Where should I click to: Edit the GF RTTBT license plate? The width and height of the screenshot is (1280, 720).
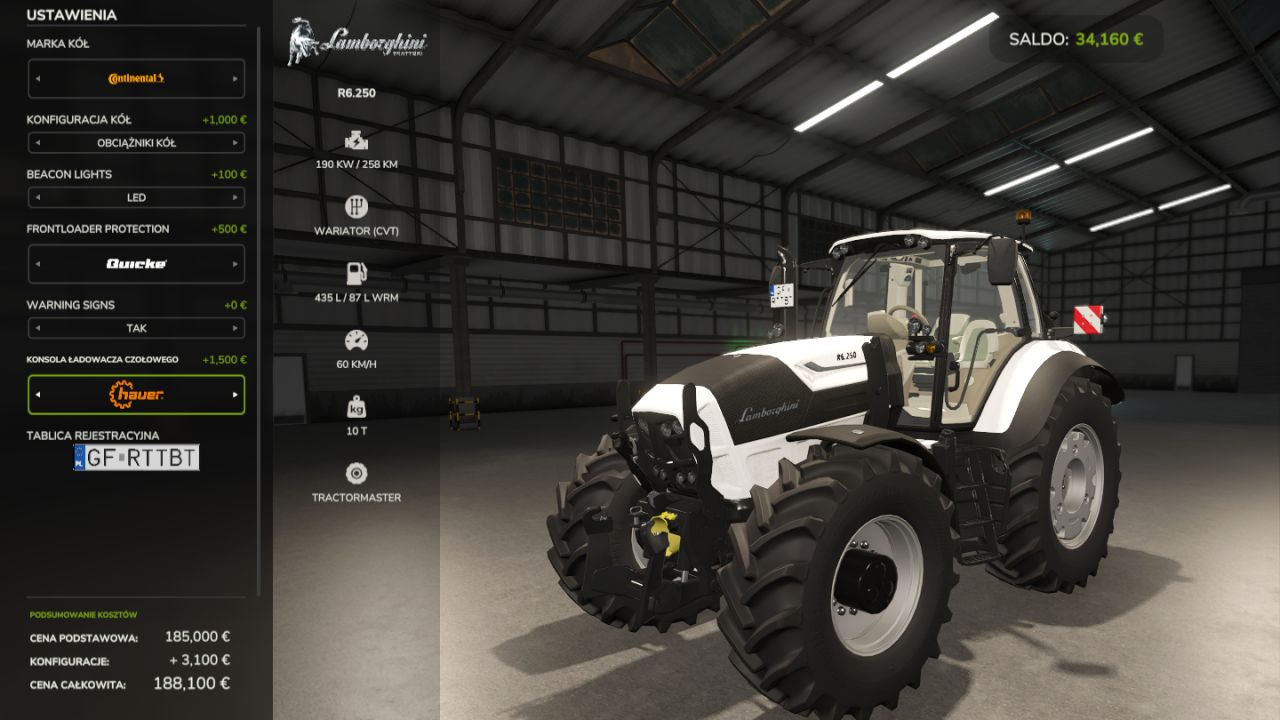[137, 458]
